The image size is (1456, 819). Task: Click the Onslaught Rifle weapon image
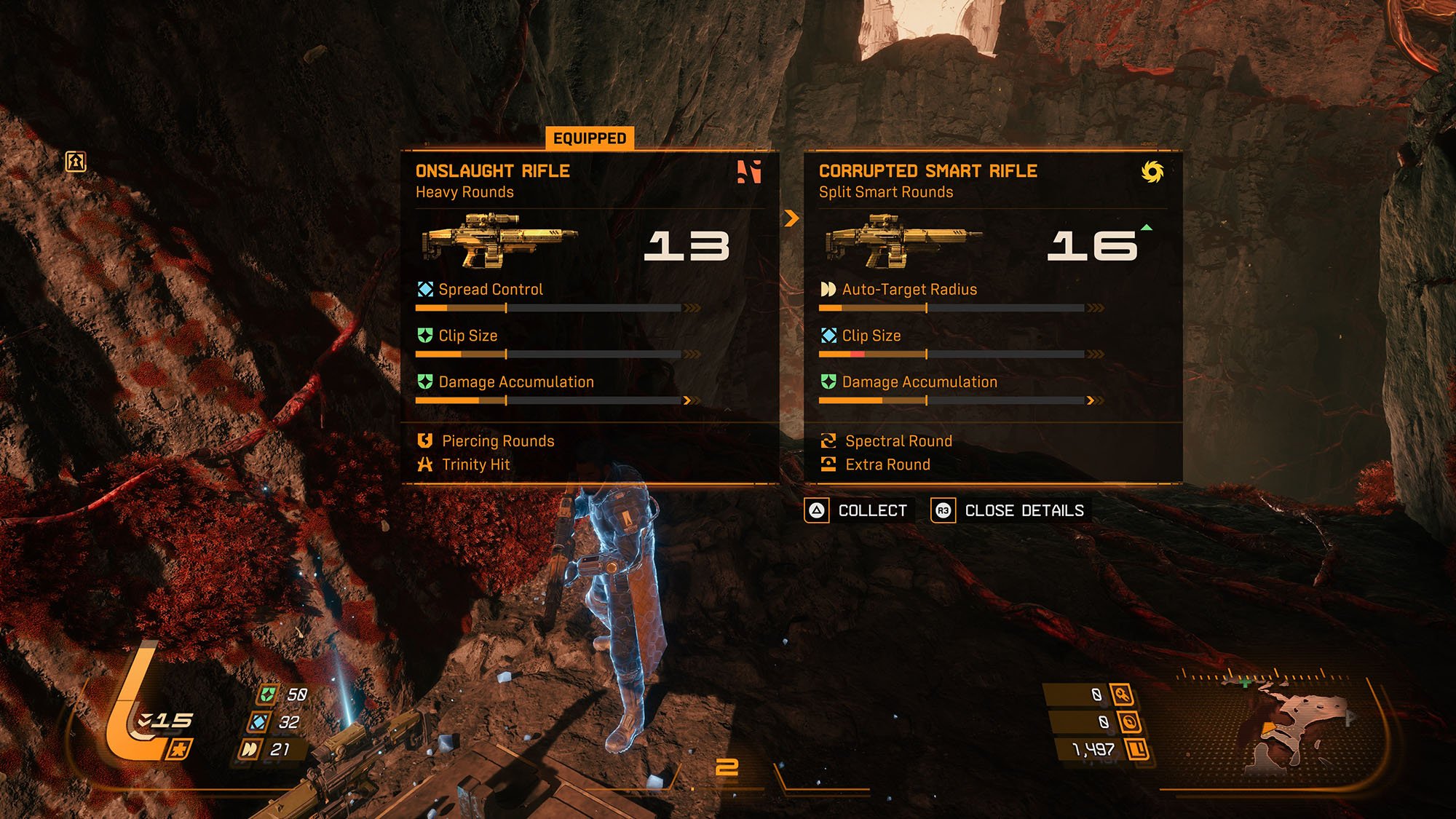499,240
